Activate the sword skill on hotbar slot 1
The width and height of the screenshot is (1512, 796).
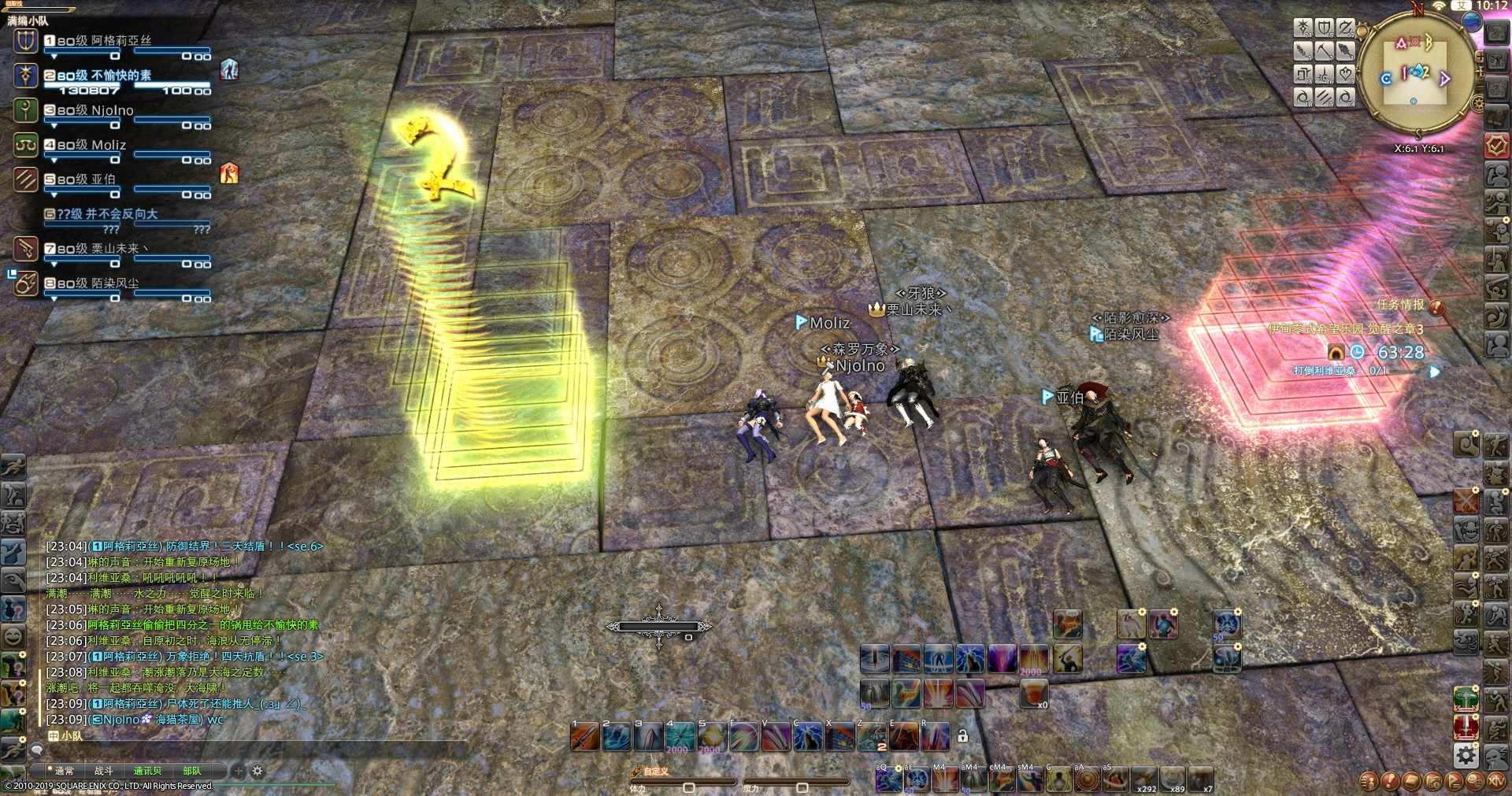coord(585,737)
